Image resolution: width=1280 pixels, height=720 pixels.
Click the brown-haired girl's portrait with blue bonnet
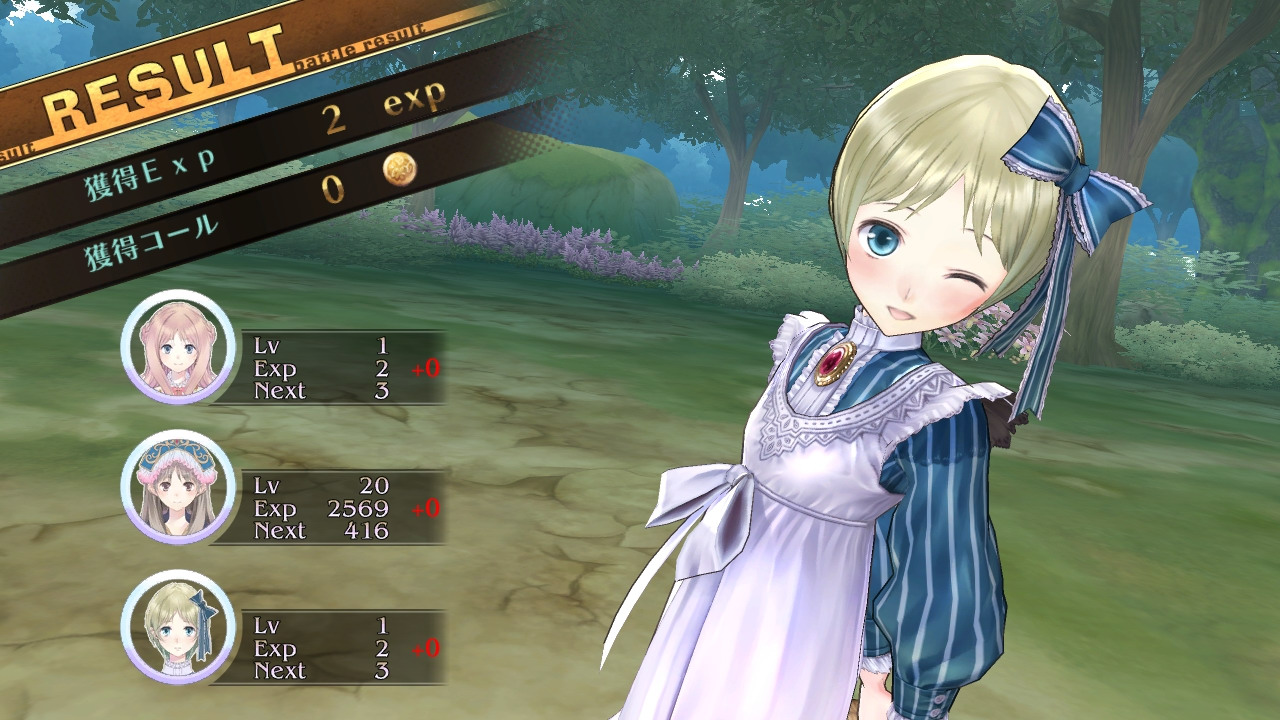coord(178,487)
